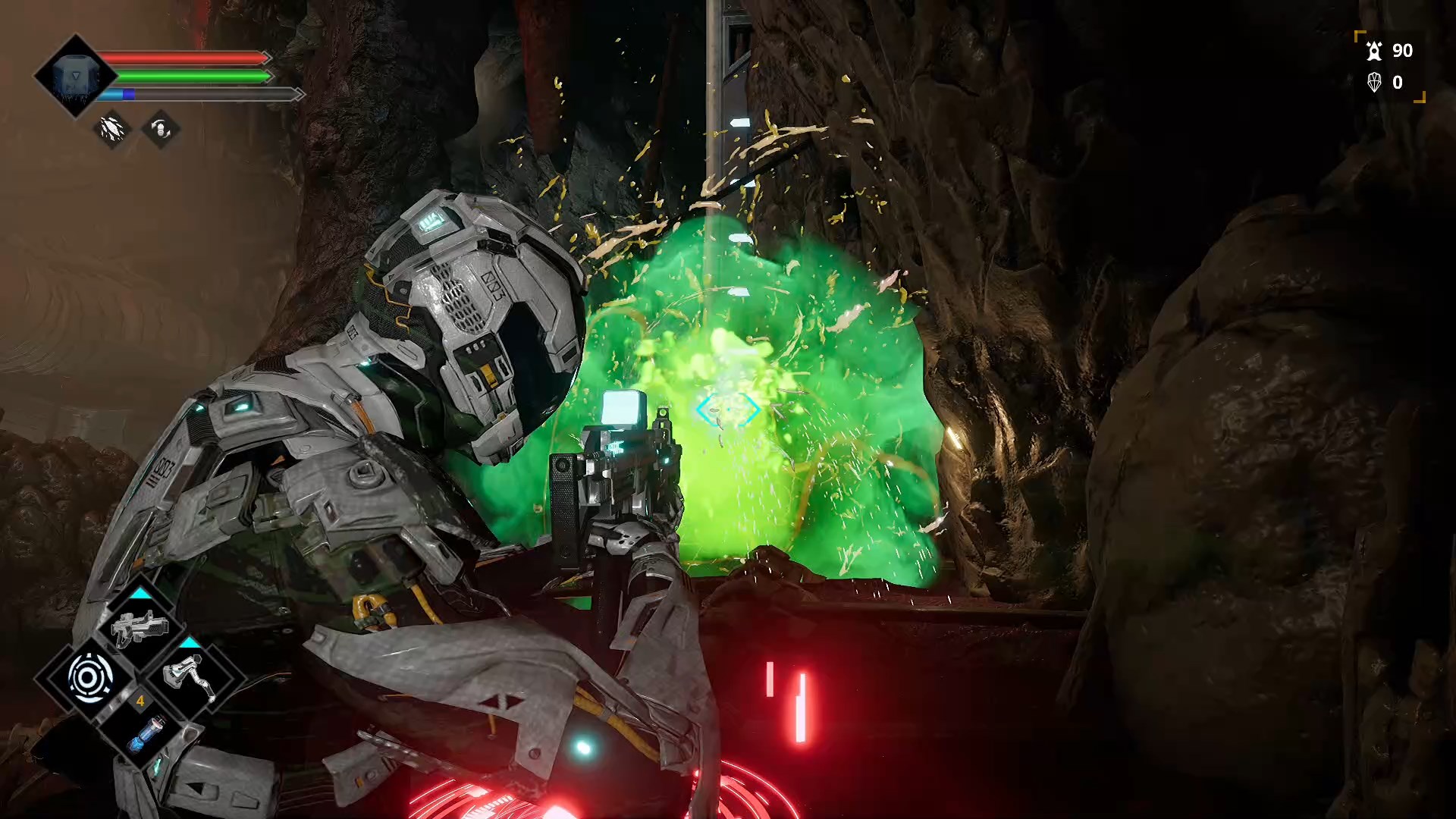1456x819 pixels.
Task: Select the rifle weapon slot
Action: point(140,627)
